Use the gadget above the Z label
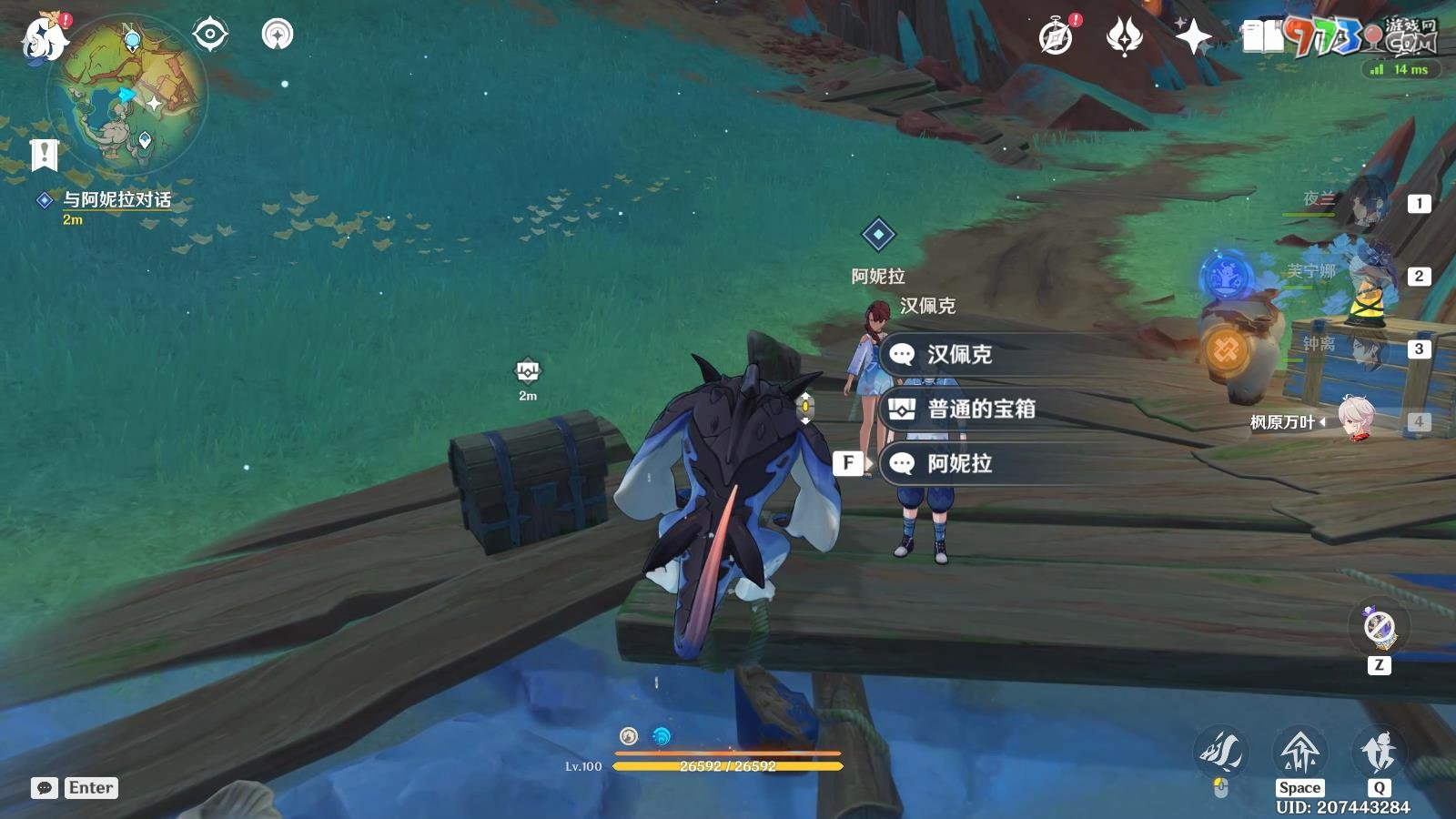The height and width of the screenshot is (819, 1456). point(1379,627)
